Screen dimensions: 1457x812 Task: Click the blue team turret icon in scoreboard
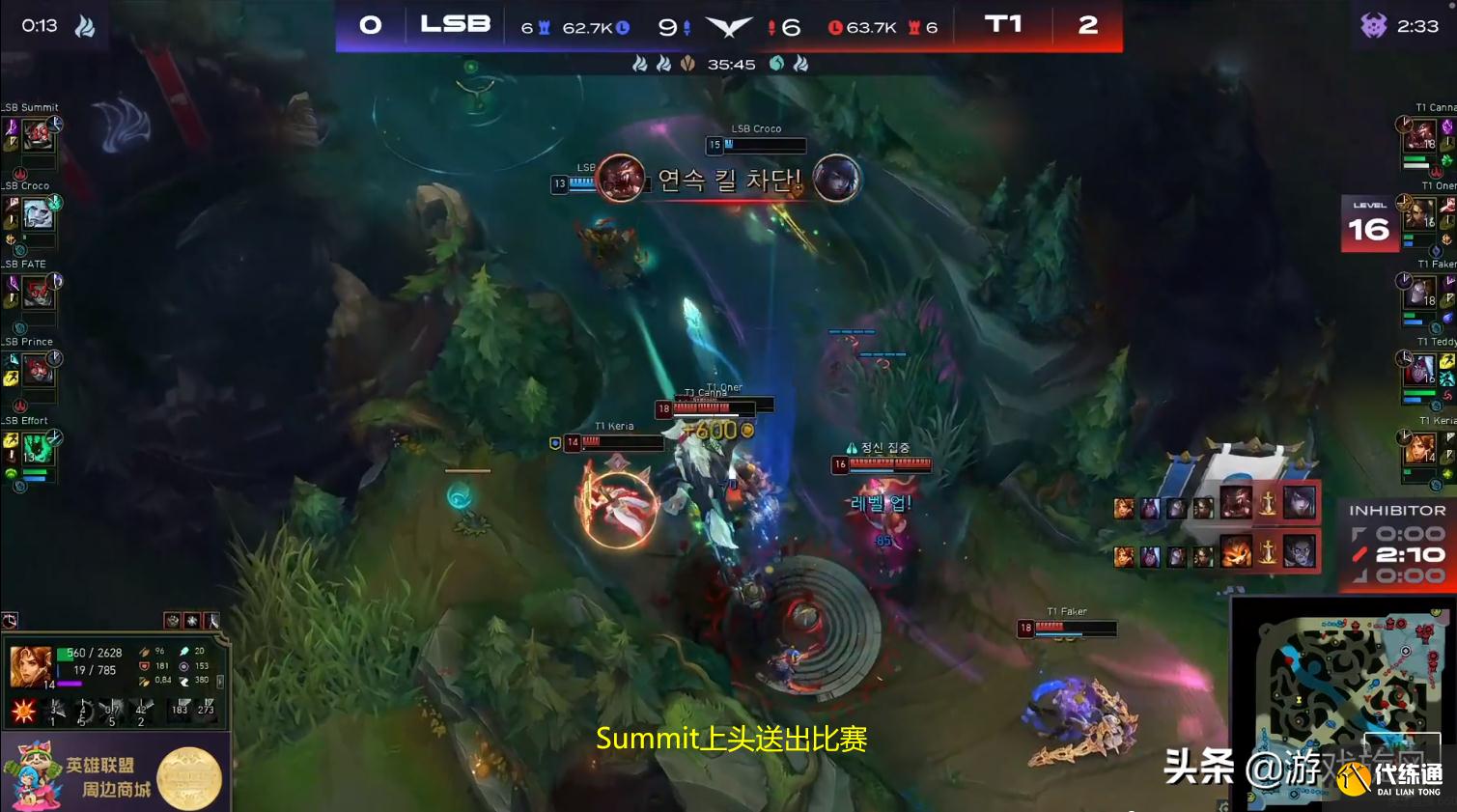tap(545, 26)
